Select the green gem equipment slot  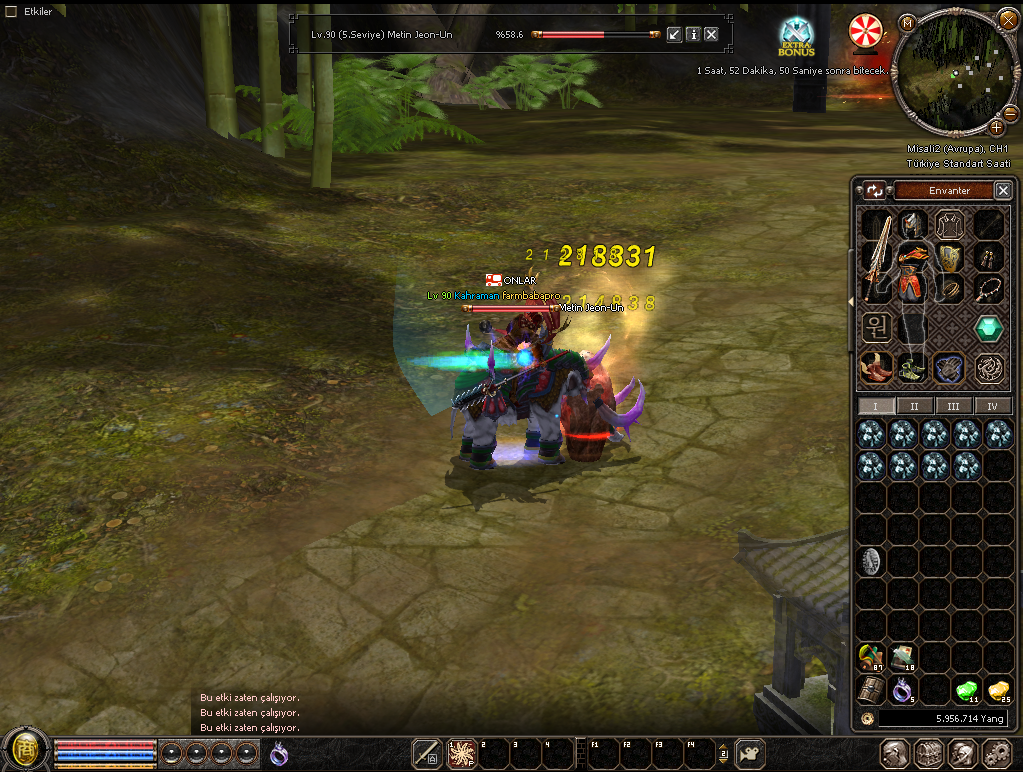(988, 328)
